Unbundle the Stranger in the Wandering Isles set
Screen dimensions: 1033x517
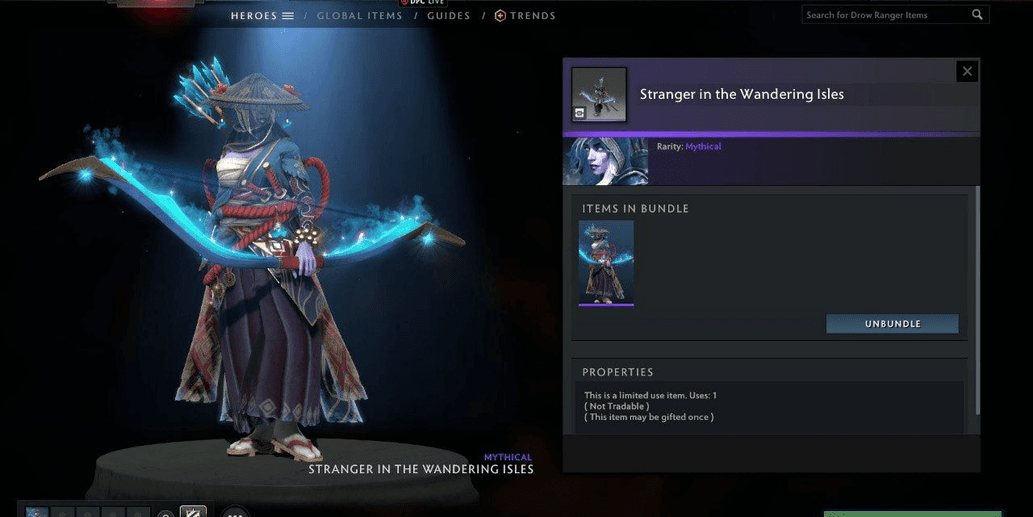coord(892,324)
